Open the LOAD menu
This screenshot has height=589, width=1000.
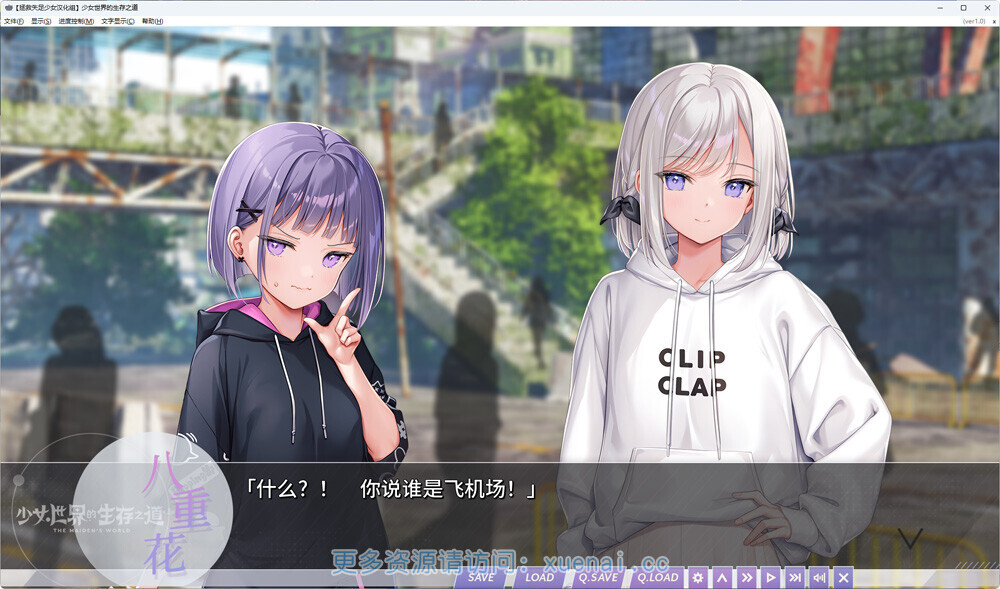pos(540,577)
